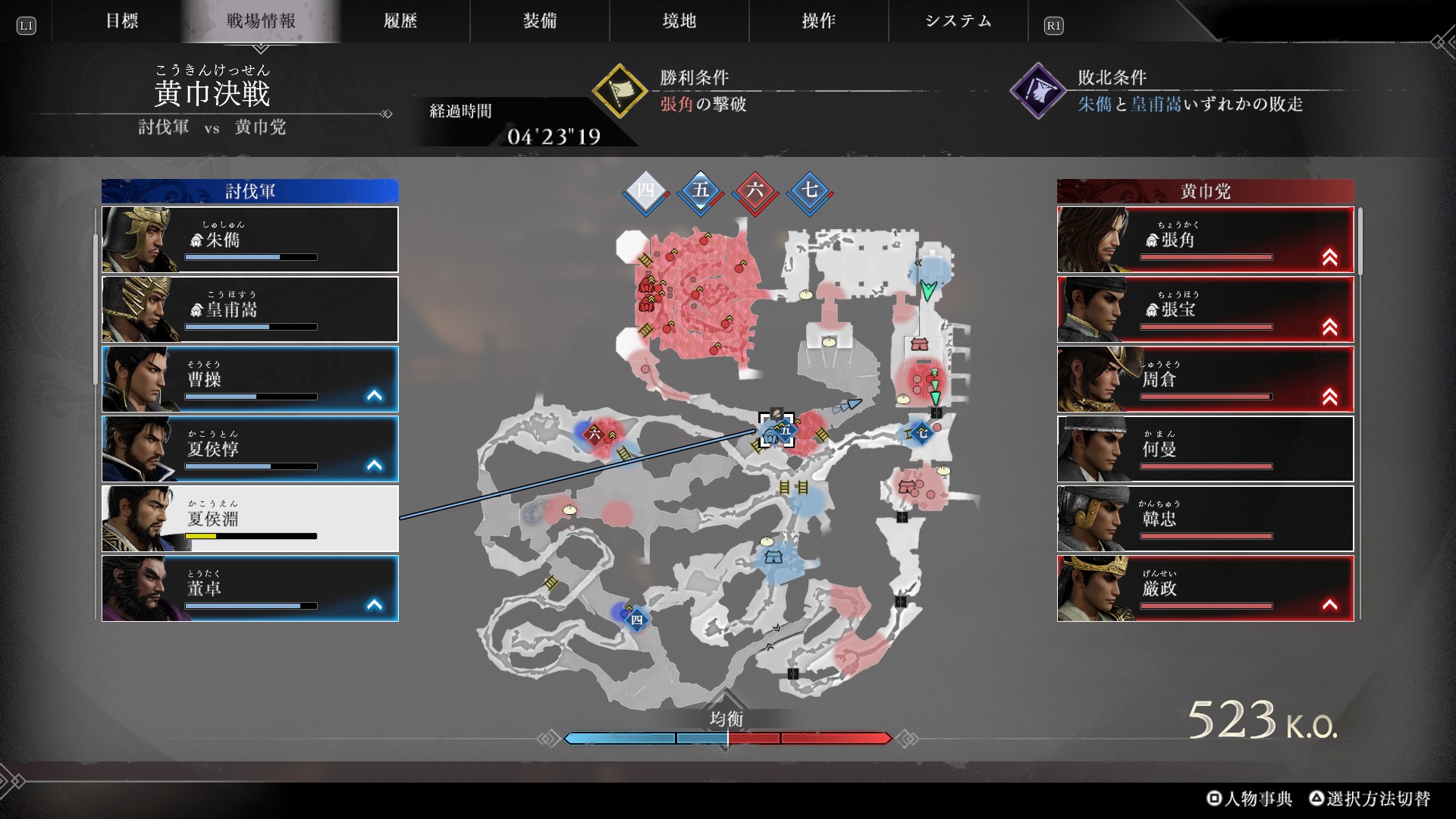
Task: Select 曹操 in the allied officer list
Action: coord(250,379)
